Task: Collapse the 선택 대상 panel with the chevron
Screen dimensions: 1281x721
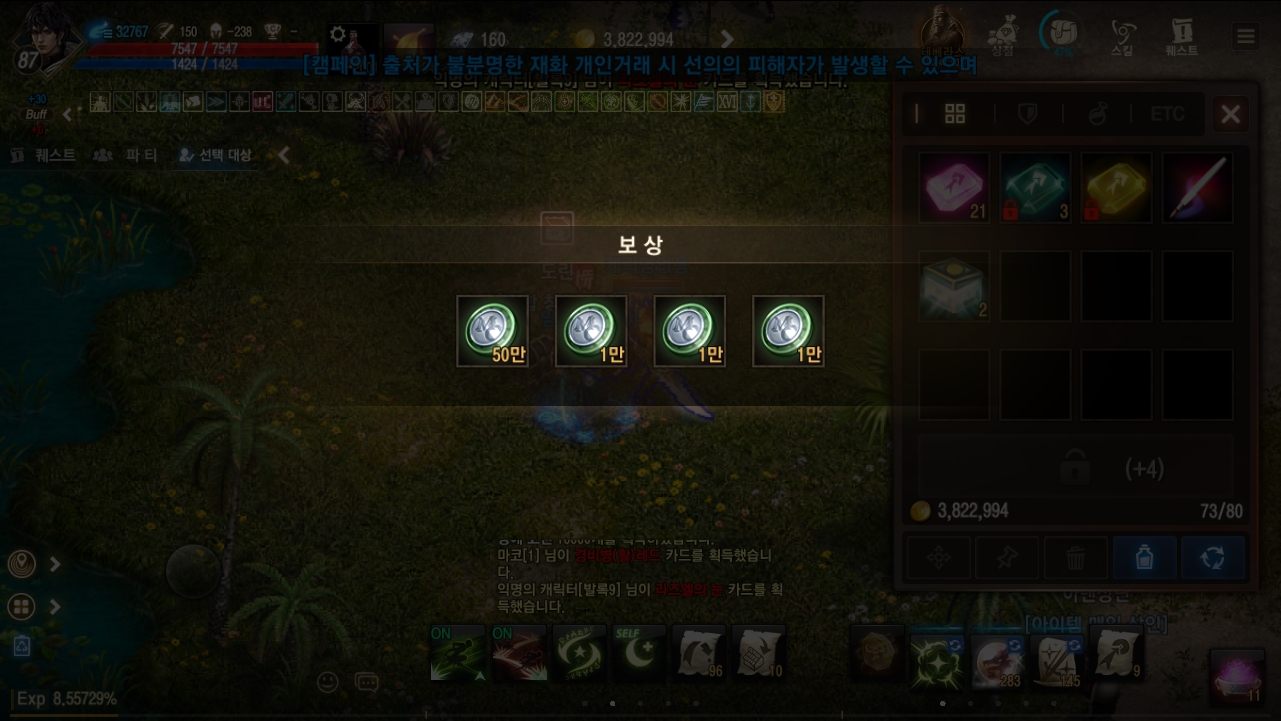Action: [281, 155]
